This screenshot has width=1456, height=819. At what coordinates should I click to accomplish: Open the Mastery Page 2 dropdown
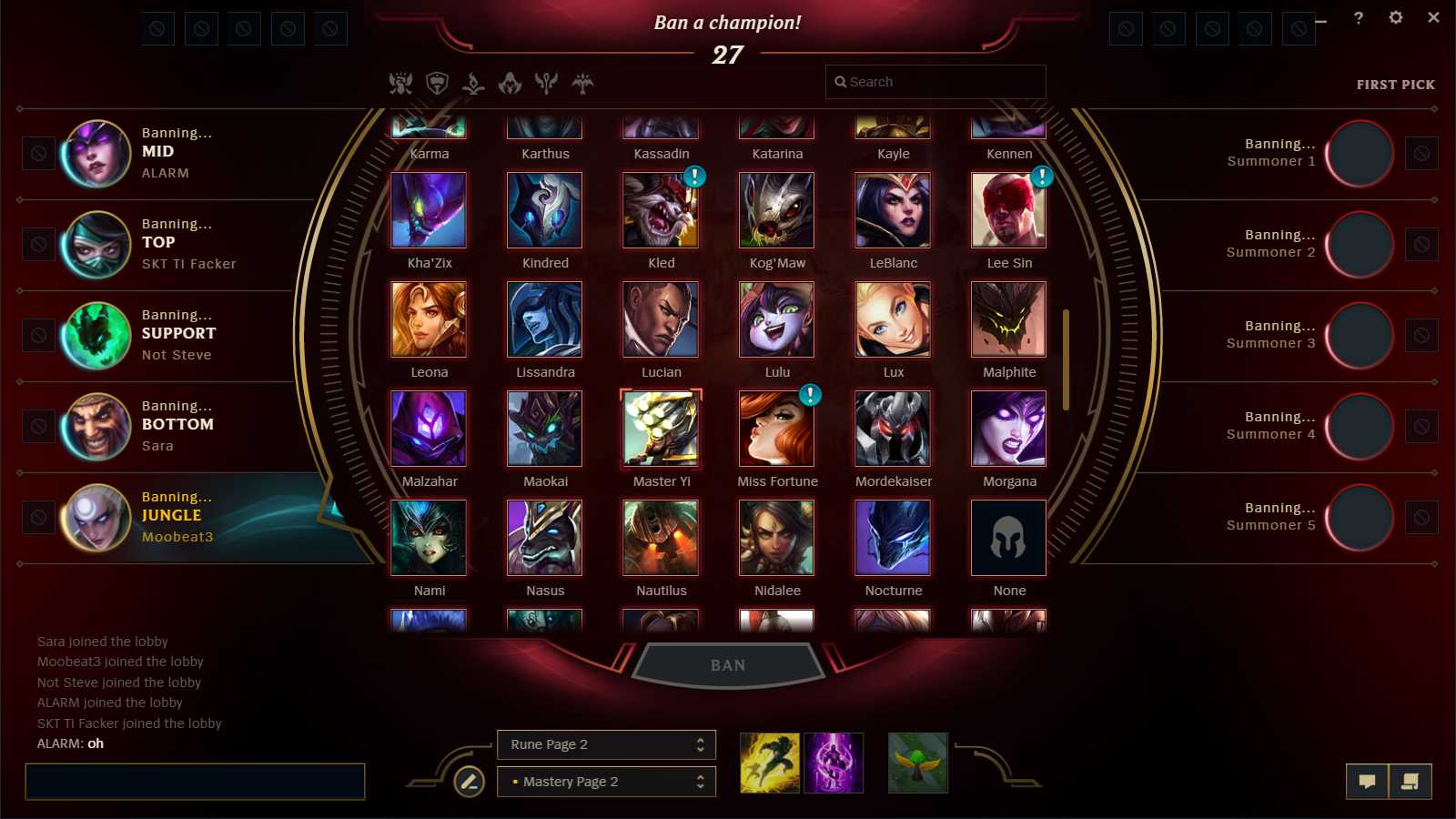pyautogui.click(x=605, y=781)
